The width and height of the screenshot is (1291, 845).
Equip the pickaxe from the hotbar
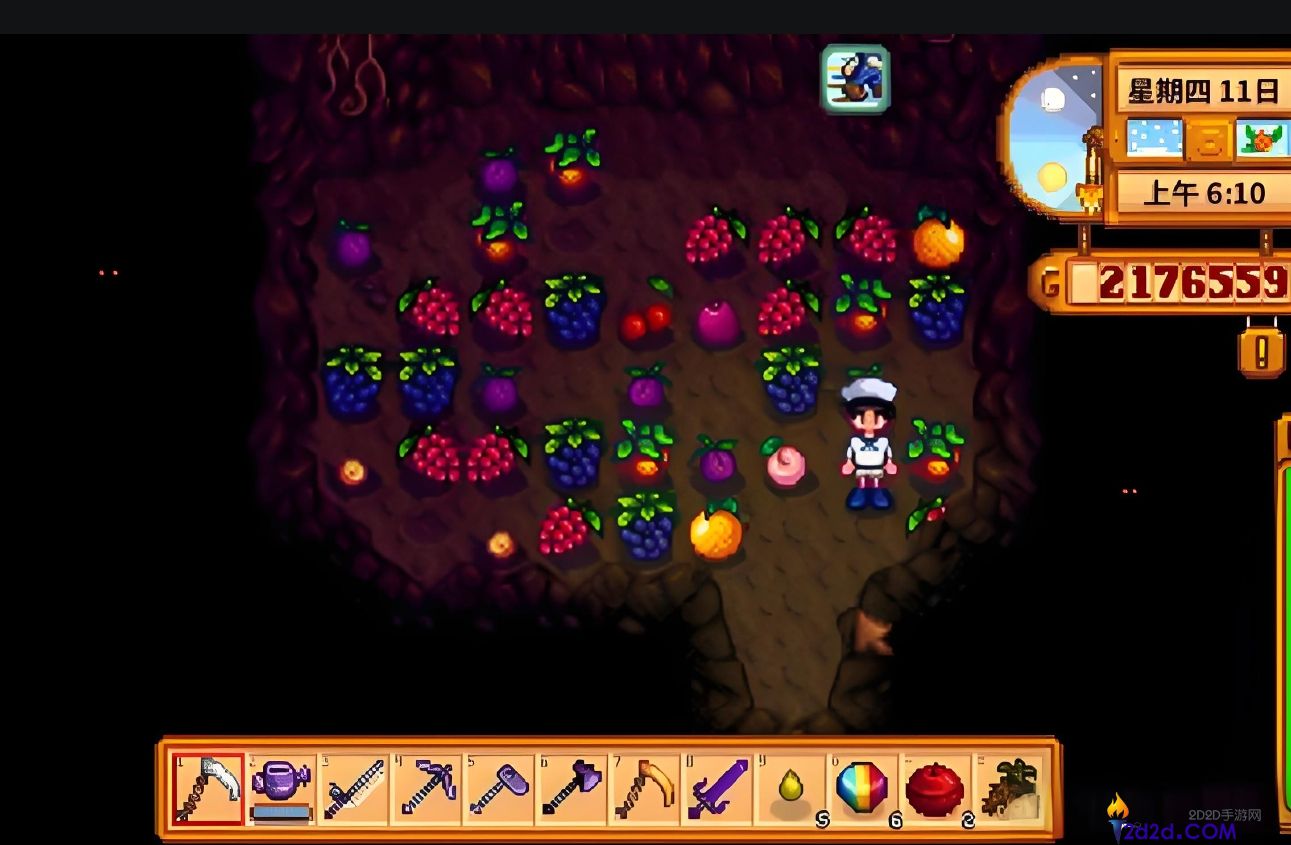(427, 788)
